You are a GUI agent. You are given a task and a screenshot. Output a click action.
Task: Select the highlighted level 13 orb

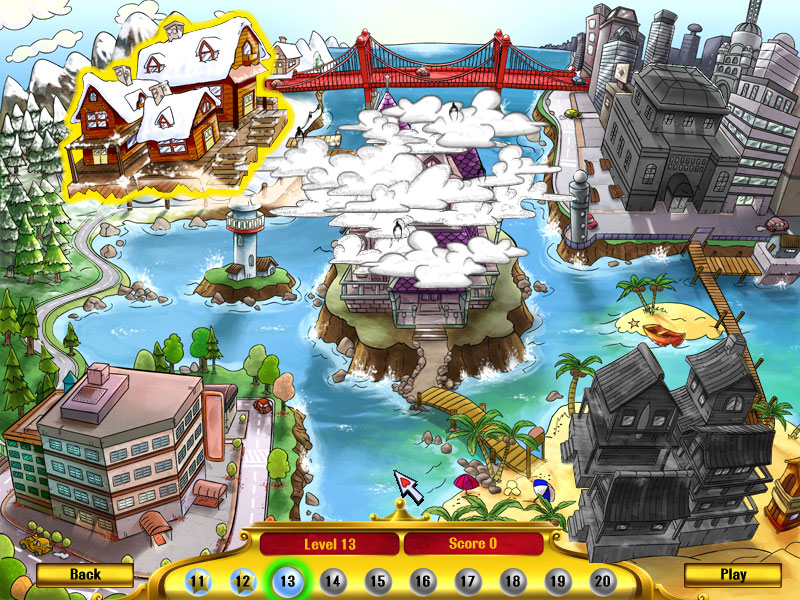(288, 581)
